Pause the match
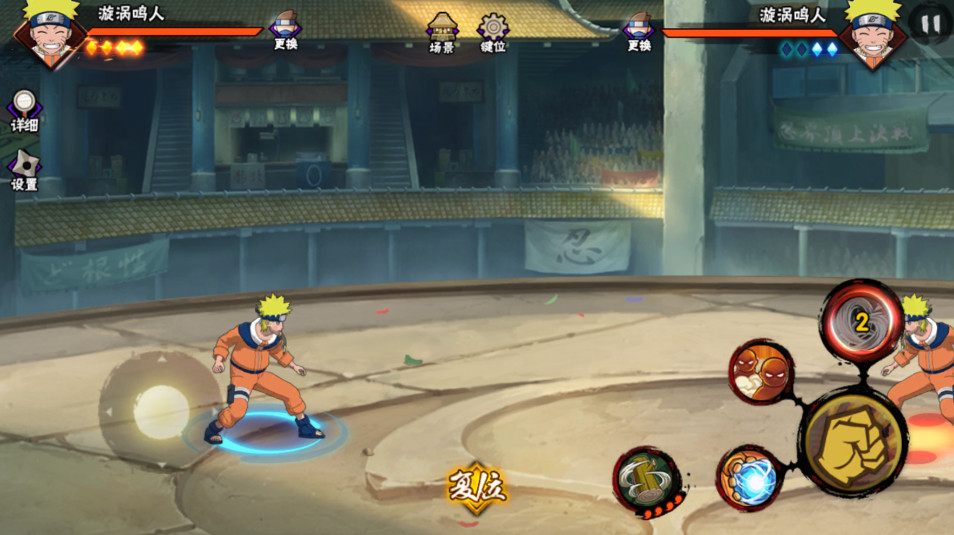 [x=930, y=23]
